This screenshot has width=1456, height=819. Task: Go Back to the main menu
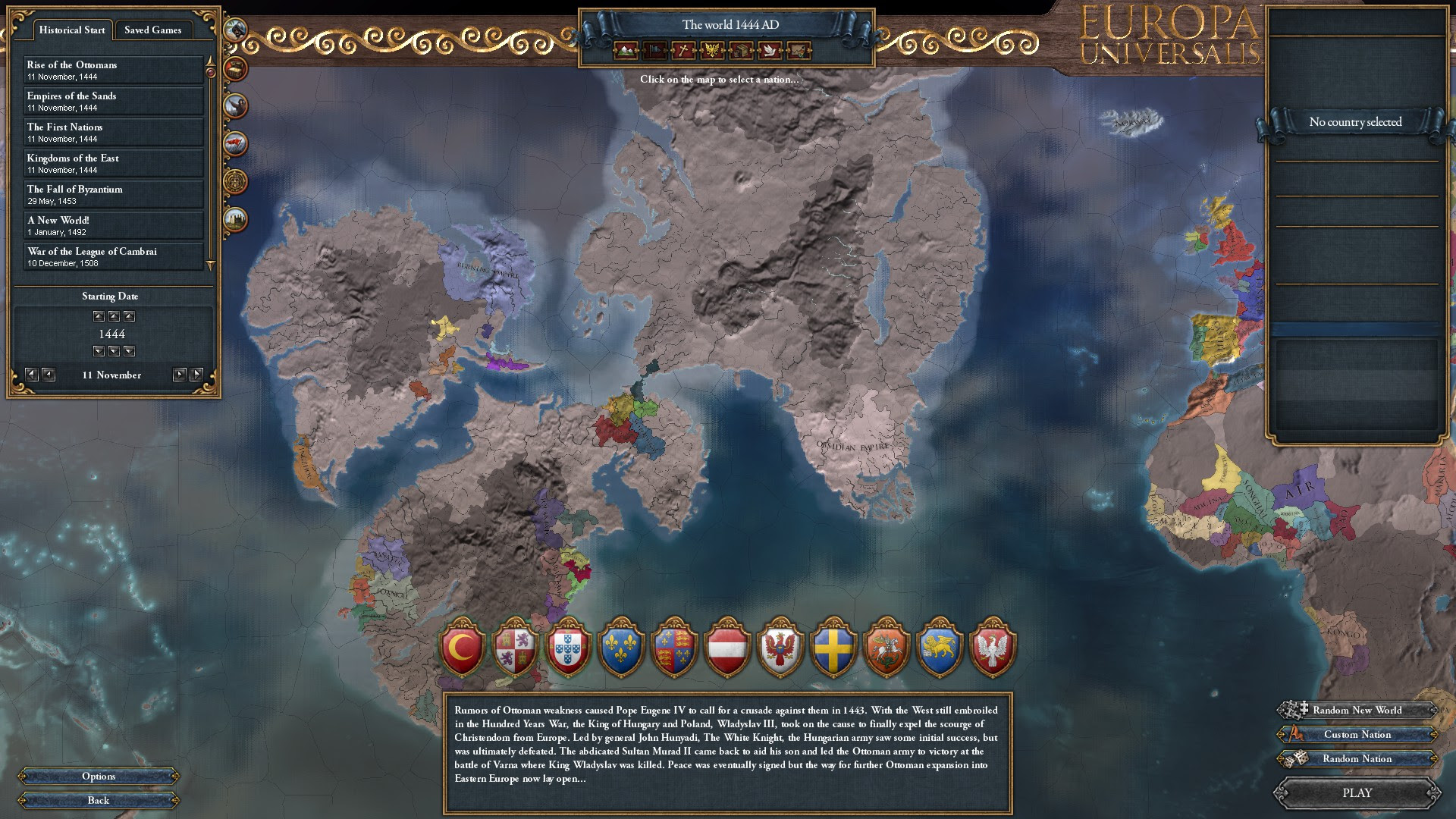point(99,801)
